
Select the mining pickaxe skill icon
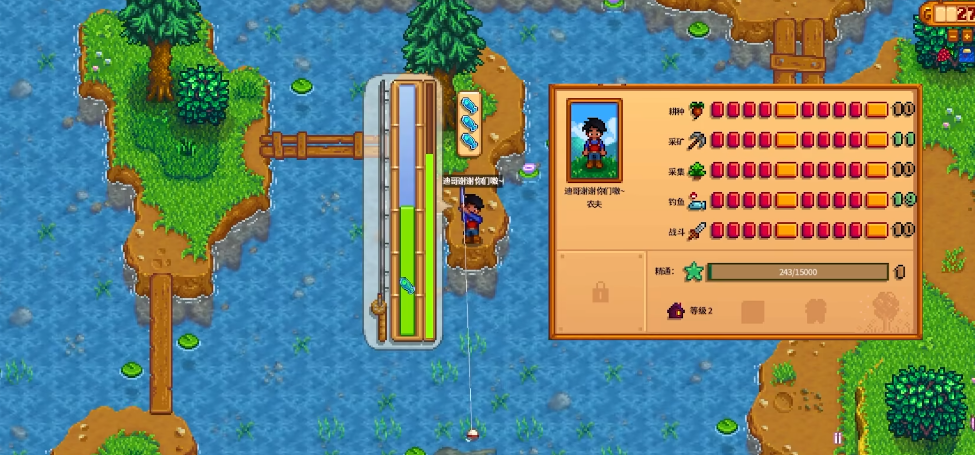point(697,140)
